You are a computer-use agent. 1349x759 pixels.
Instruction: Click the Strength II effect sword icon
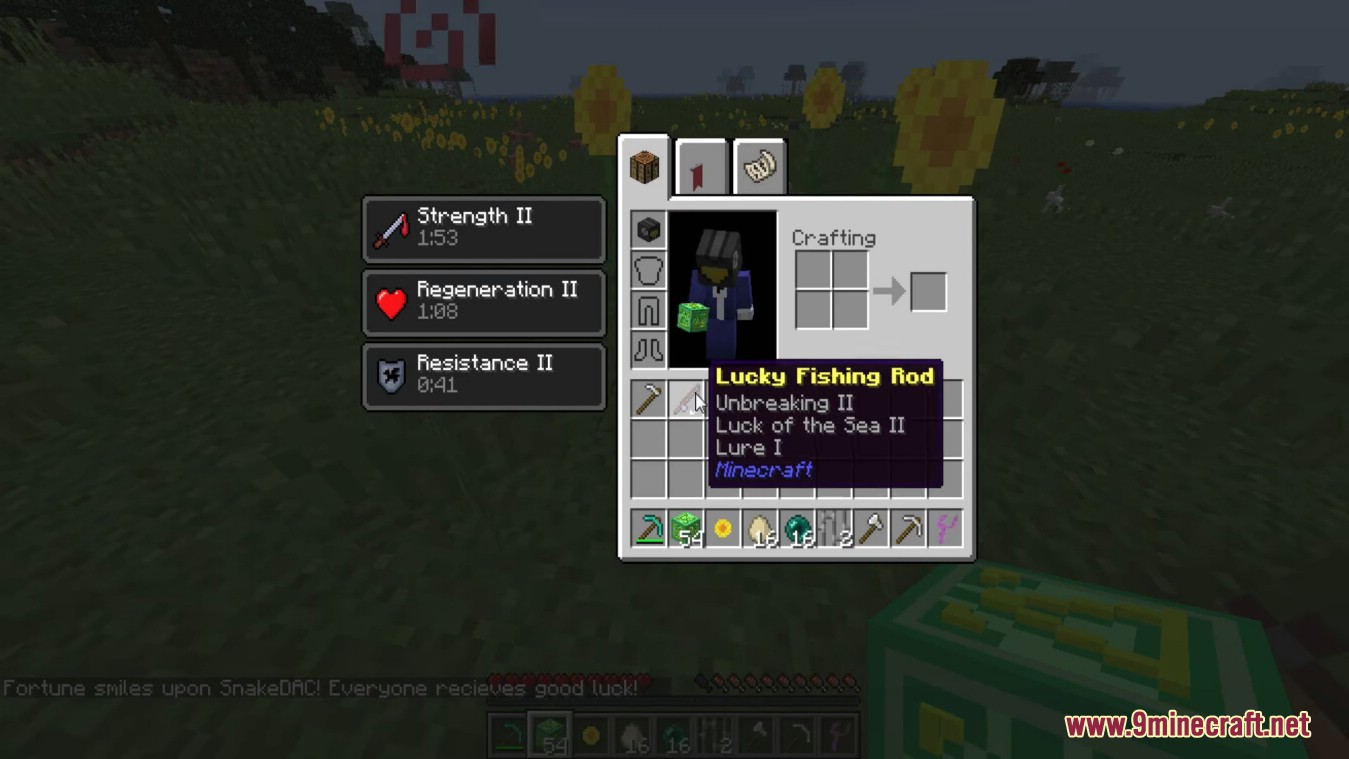(392, 227)
